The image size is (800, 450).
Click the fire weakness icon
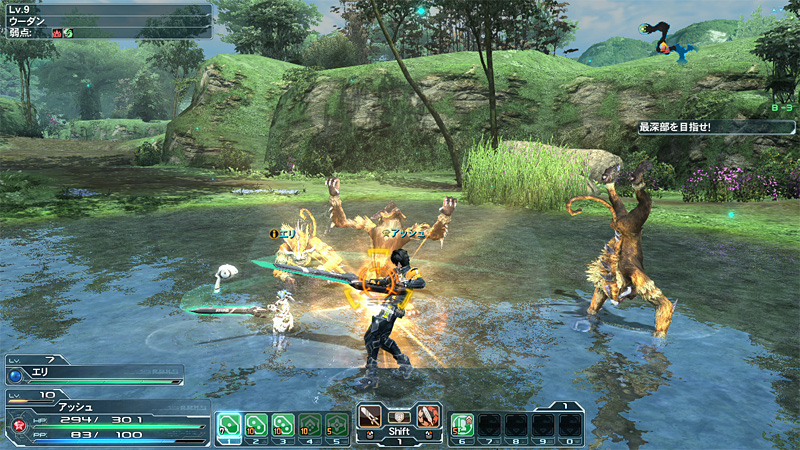tap(57, 32)
